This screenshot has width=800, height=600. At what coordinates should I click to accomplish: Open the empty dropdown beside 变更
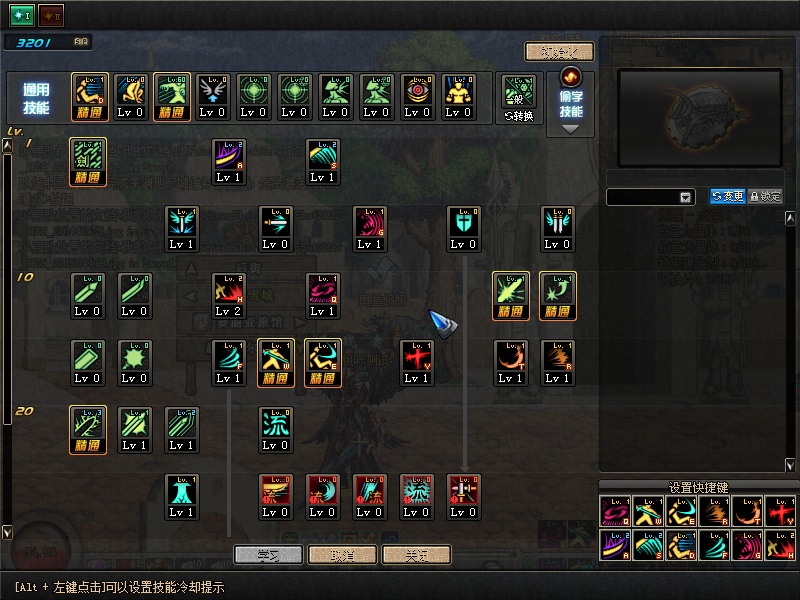coord(685,198)
